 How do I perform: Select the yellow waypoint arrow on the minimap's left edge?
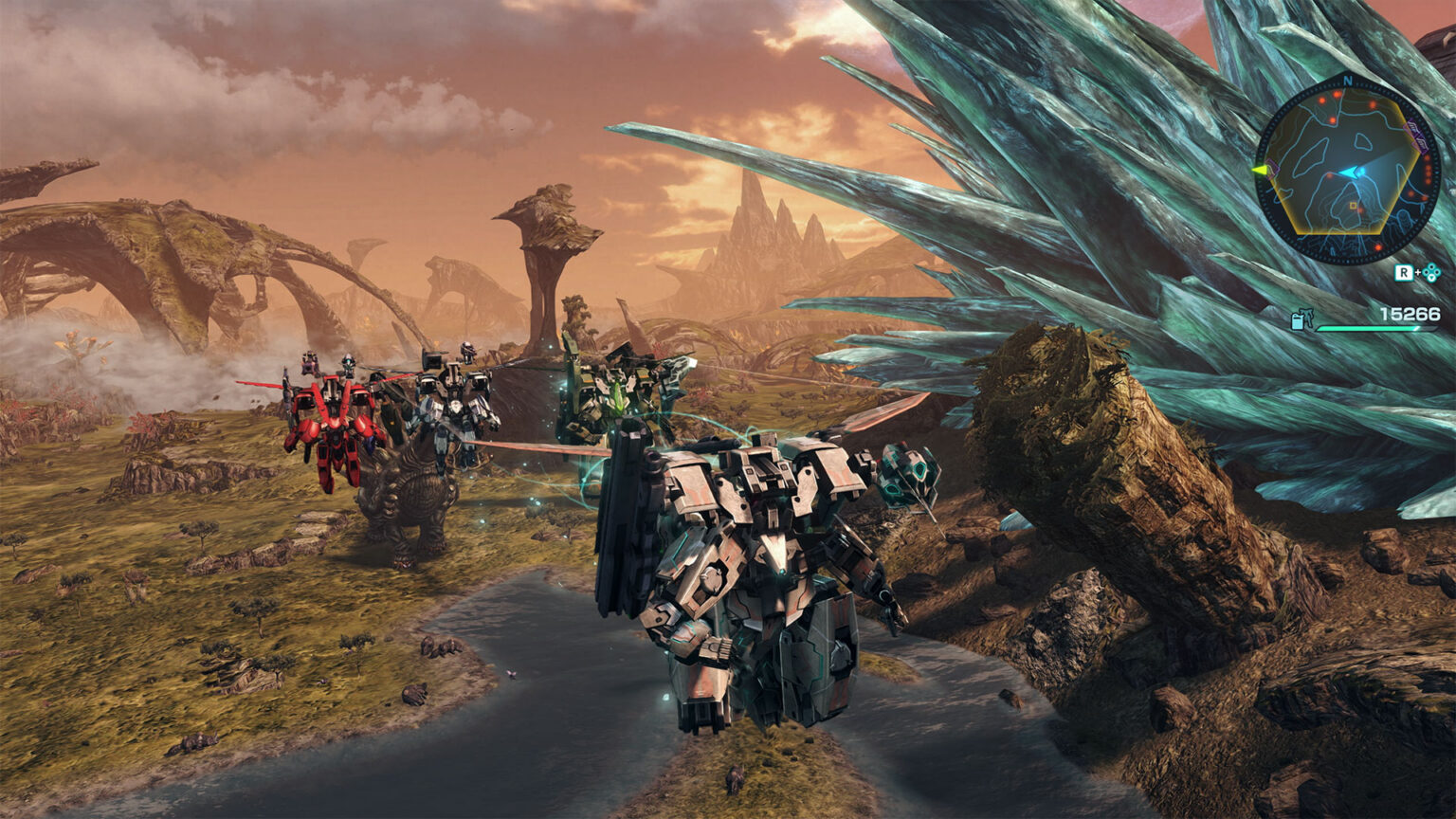pos(1261,169)
